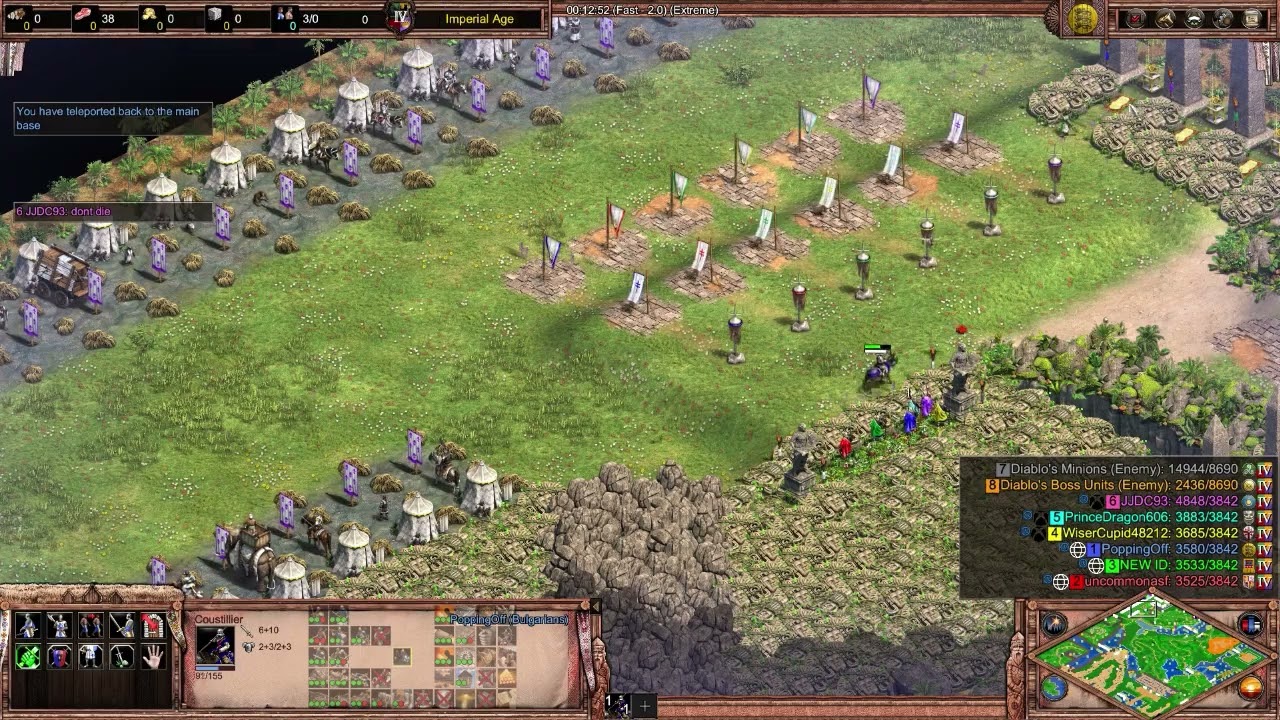Switch minimap mode with the globe button
Screen dimensions: 1280x720
[1054, 687]
